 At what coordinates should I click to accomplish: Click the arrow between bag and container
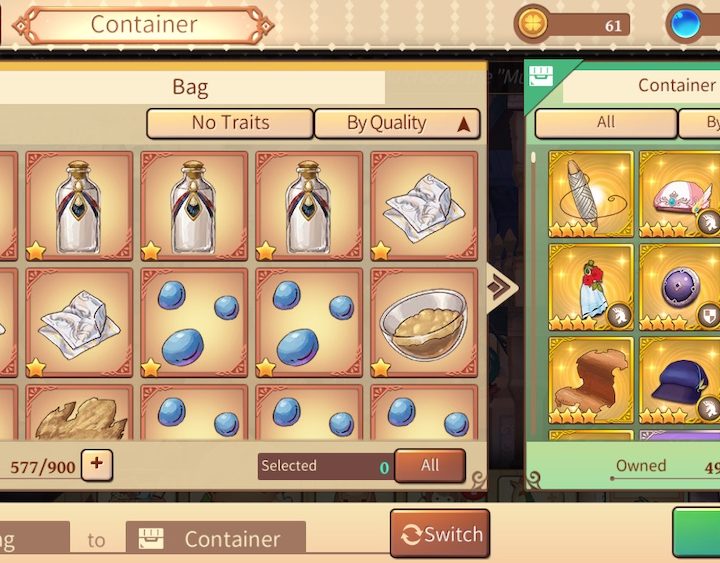(502, 288)
